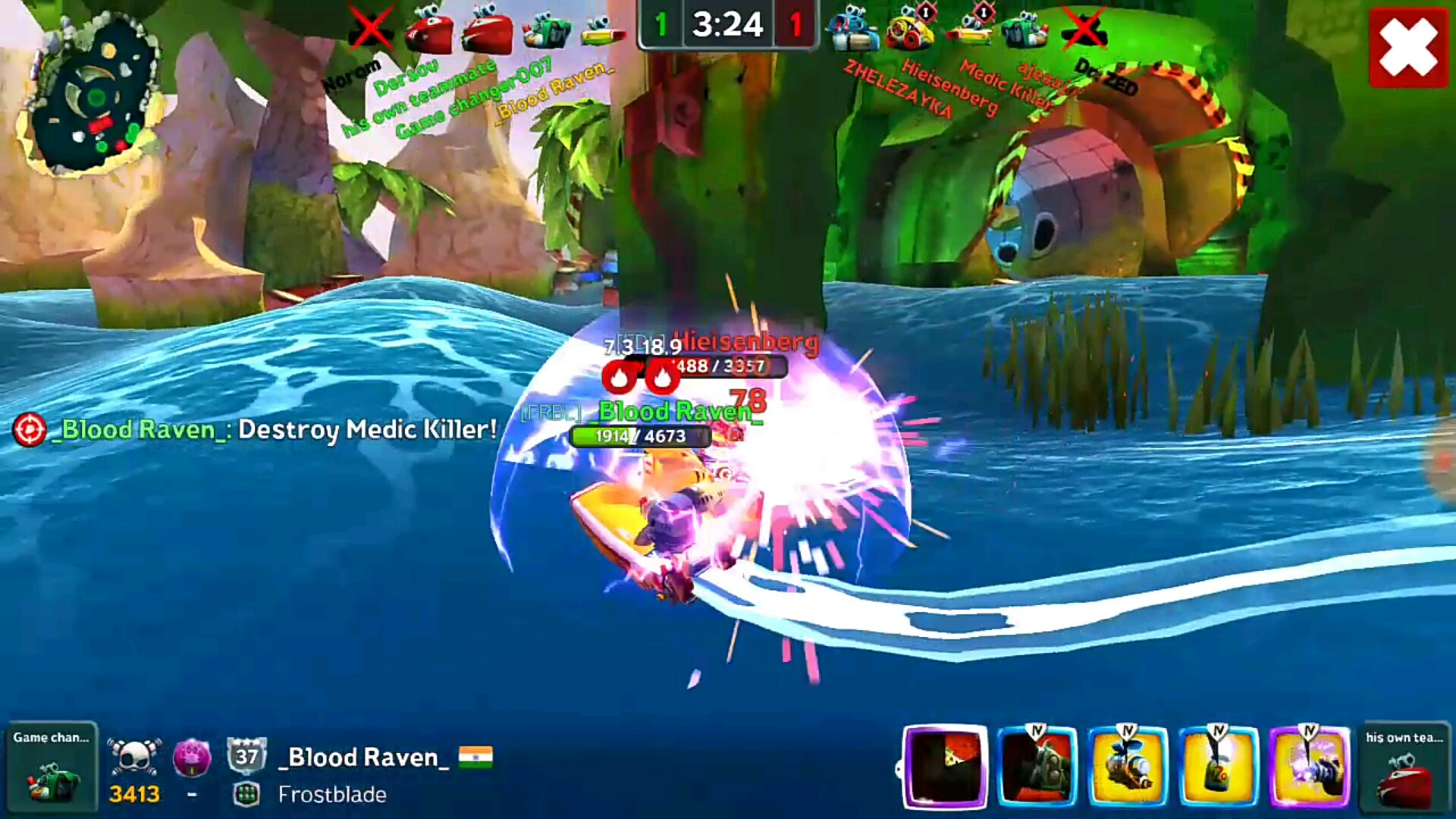Viewport: 1456px width, 819px height.
Task: Select ajeaa's green ship in the enemy bar
Action: [x=1024, y=32]
